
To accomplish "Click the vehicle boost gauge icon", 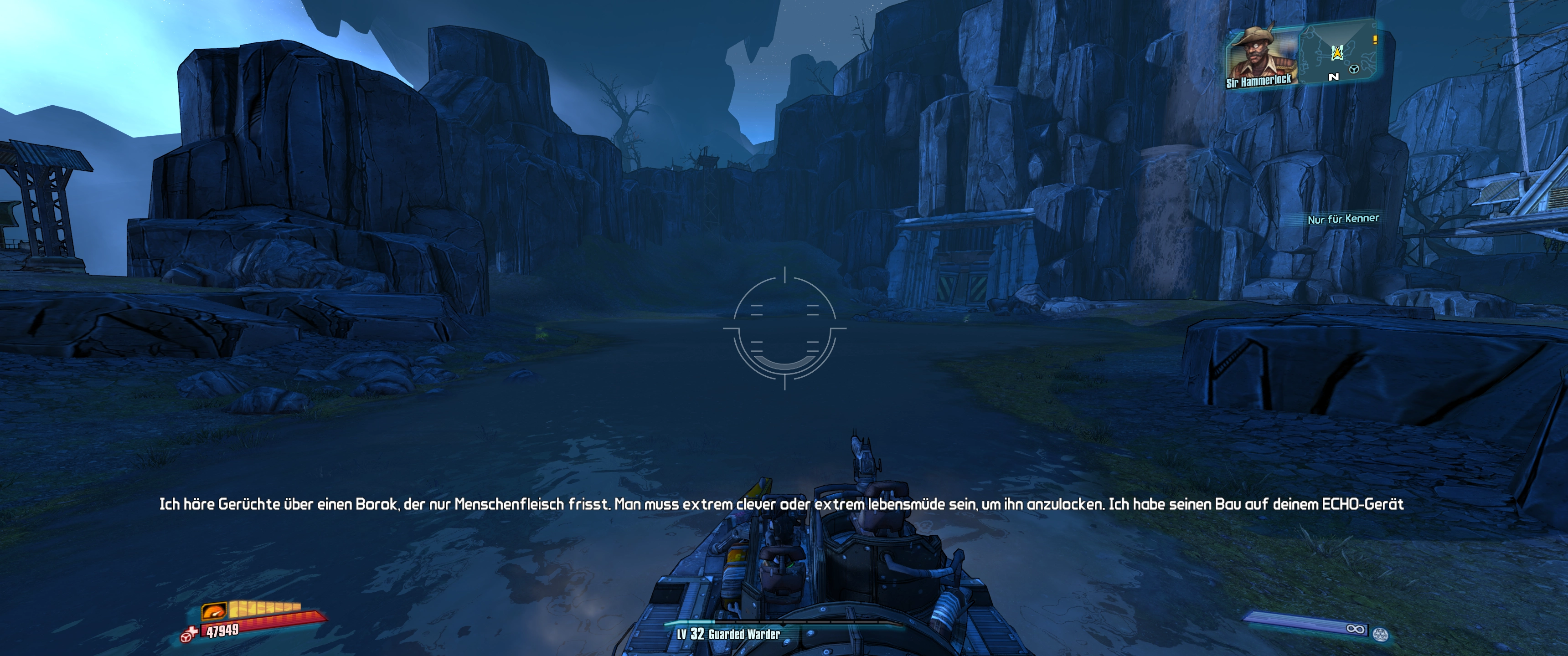I will 214,610.
